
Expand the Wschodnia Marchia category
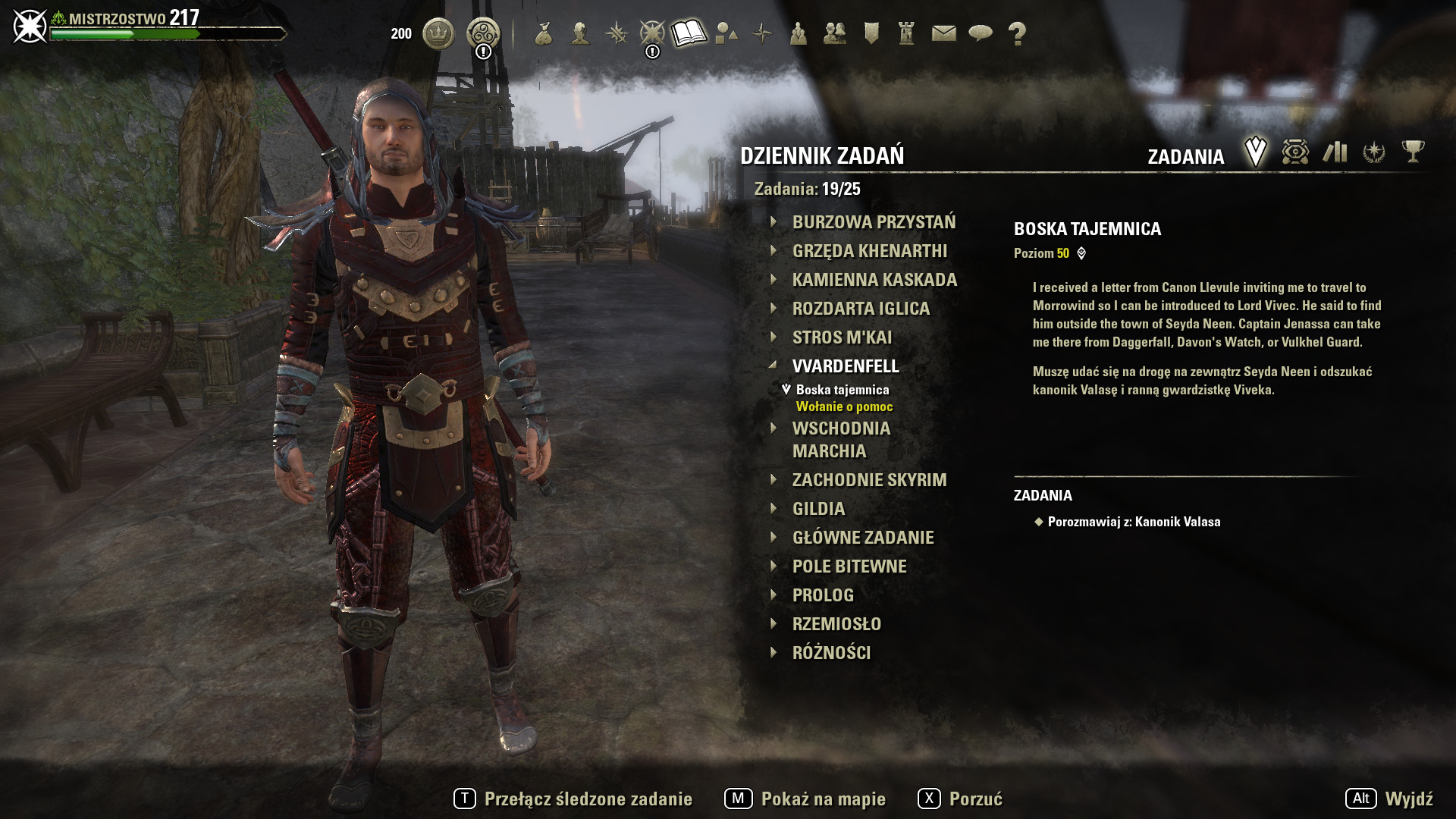841,440
